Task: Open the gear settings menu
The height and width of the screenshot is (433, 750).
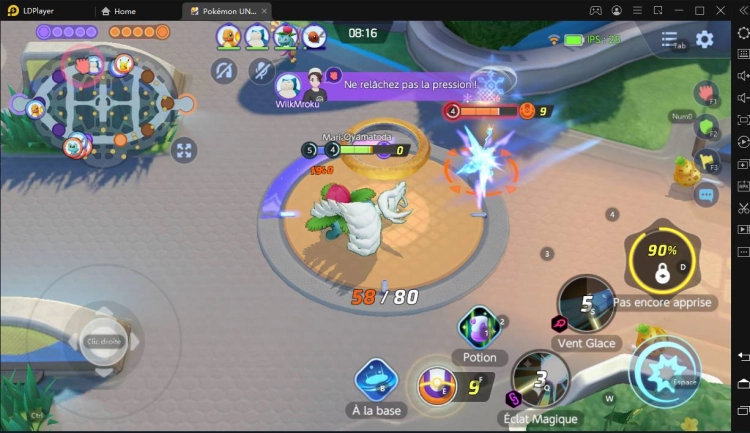Action: pyautogui.click(x=705, y=40)
